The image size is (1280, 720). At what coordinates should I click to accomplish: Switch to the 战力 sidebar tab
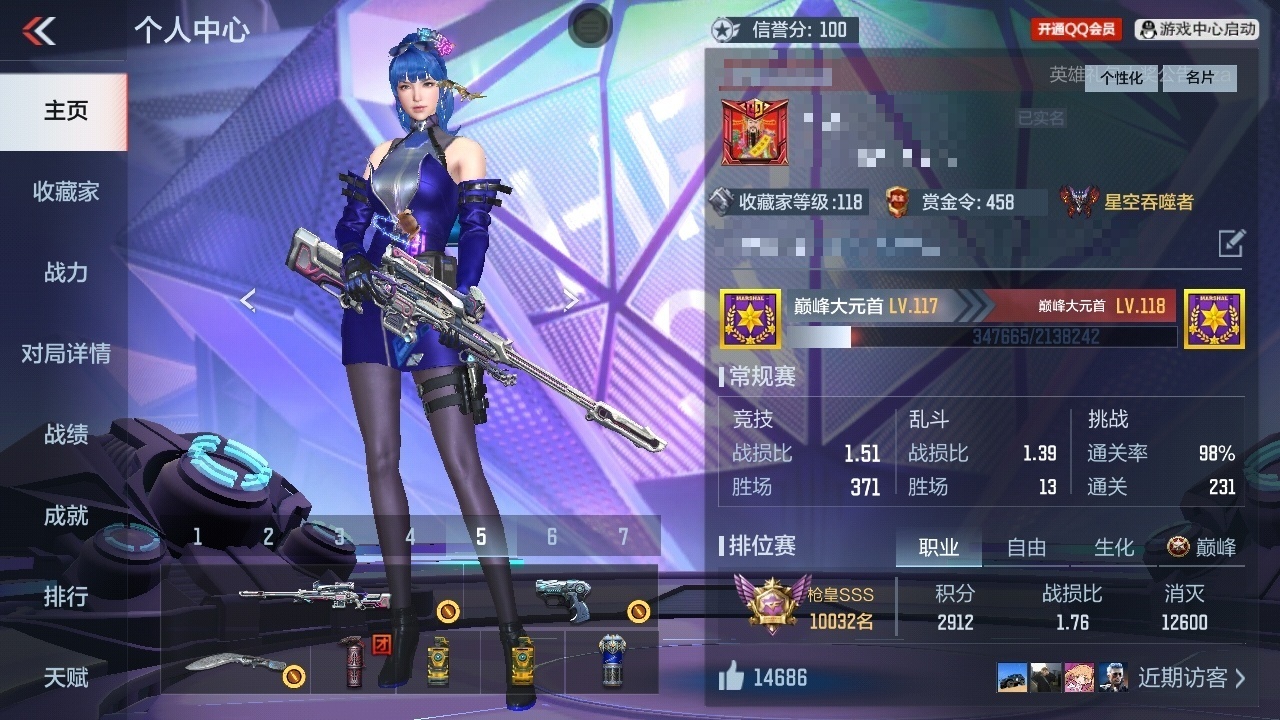65,273
